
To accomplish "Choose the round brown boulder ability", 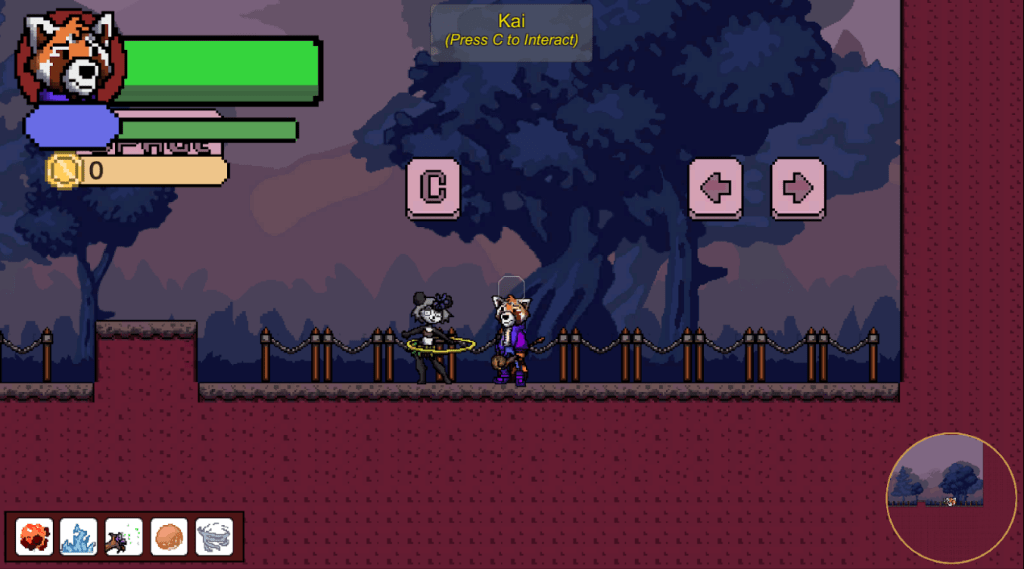I will [x=169, y=537].
